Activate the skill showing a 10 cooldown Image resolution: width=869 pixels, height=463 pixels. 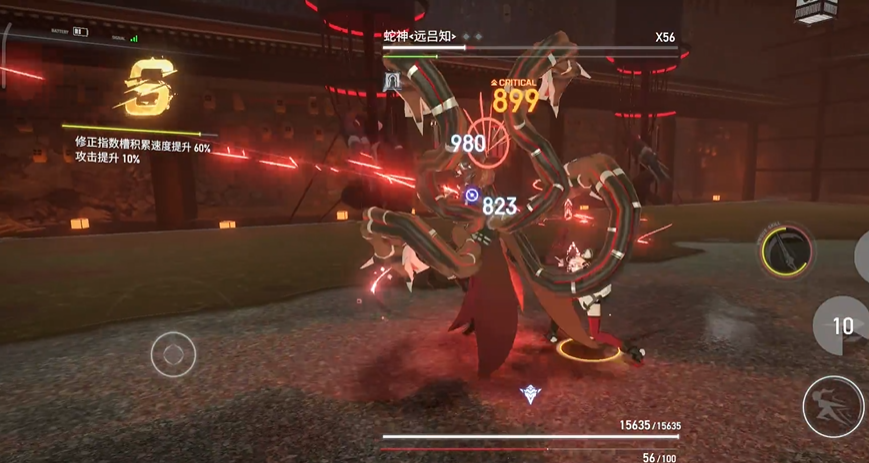842,325
